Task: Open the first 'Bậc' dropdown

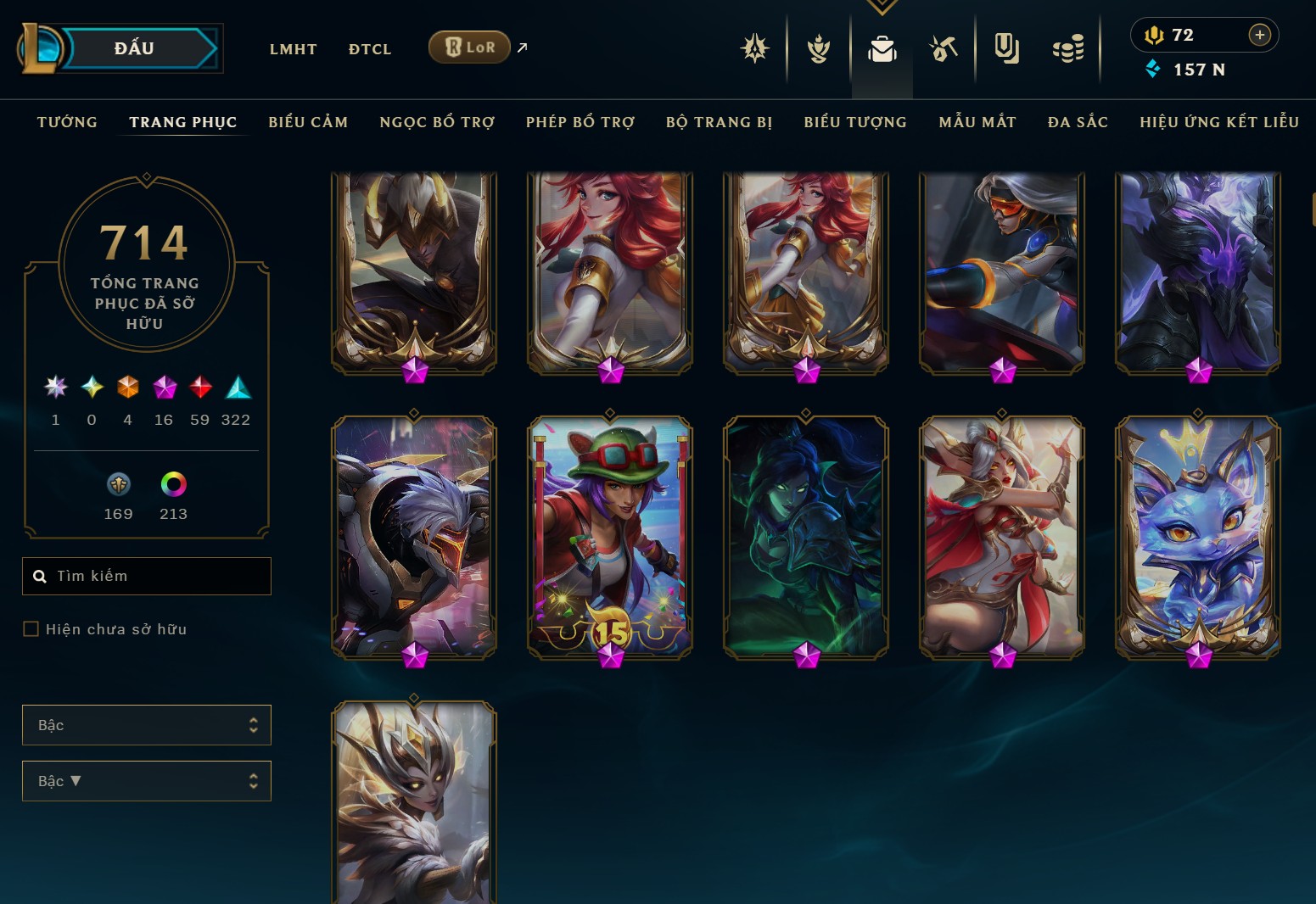Action: coord(146,725)
